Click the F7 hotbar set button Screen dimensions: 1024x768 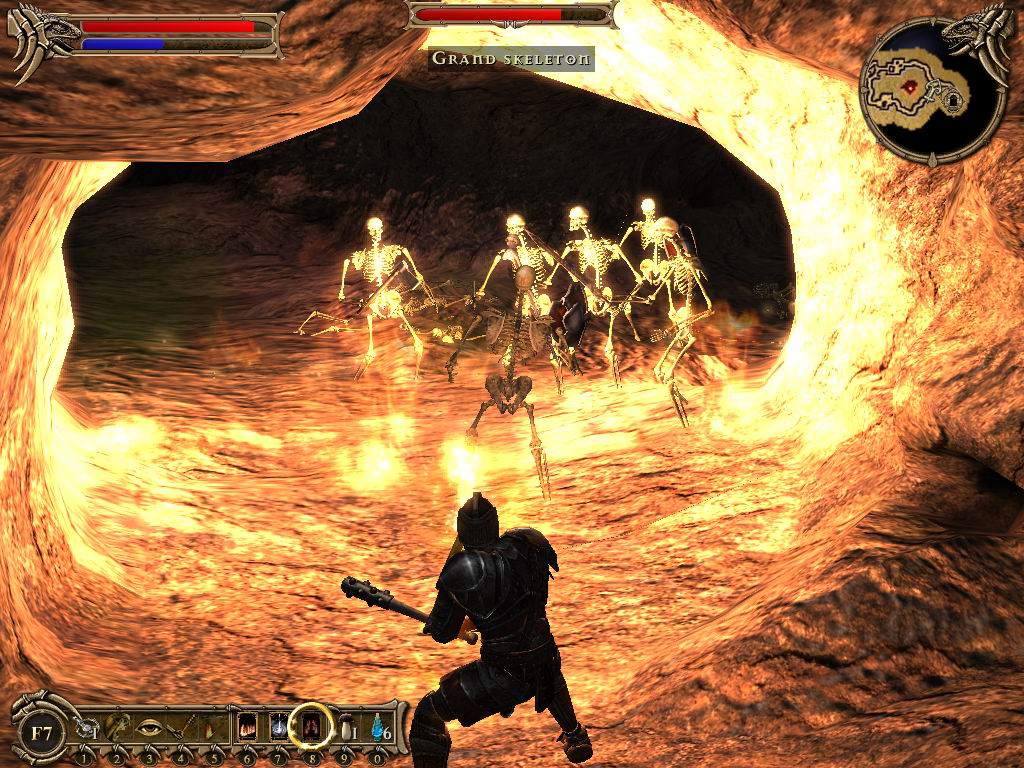coord(41,733)
